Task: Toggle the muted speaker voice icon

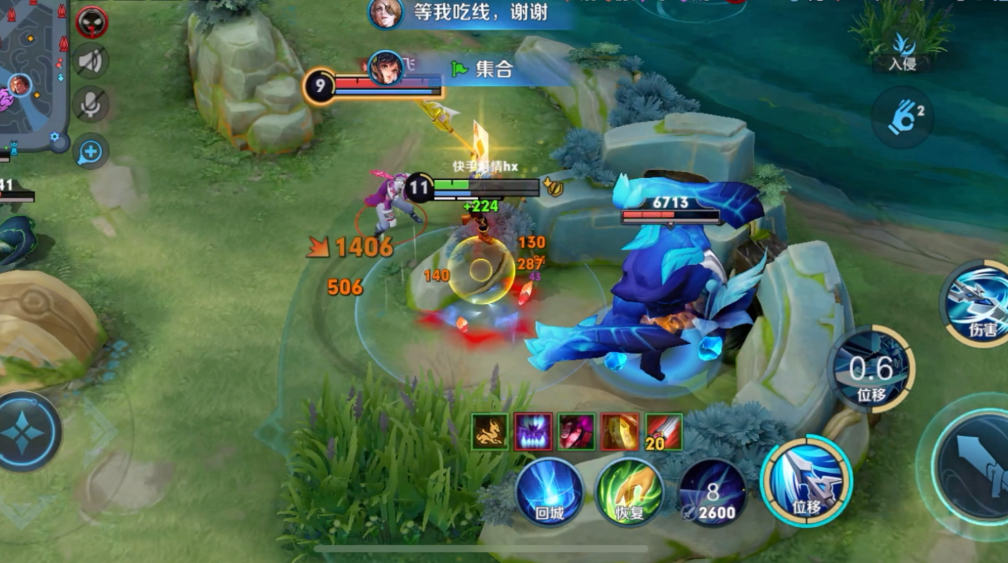Action: point(91,62)
